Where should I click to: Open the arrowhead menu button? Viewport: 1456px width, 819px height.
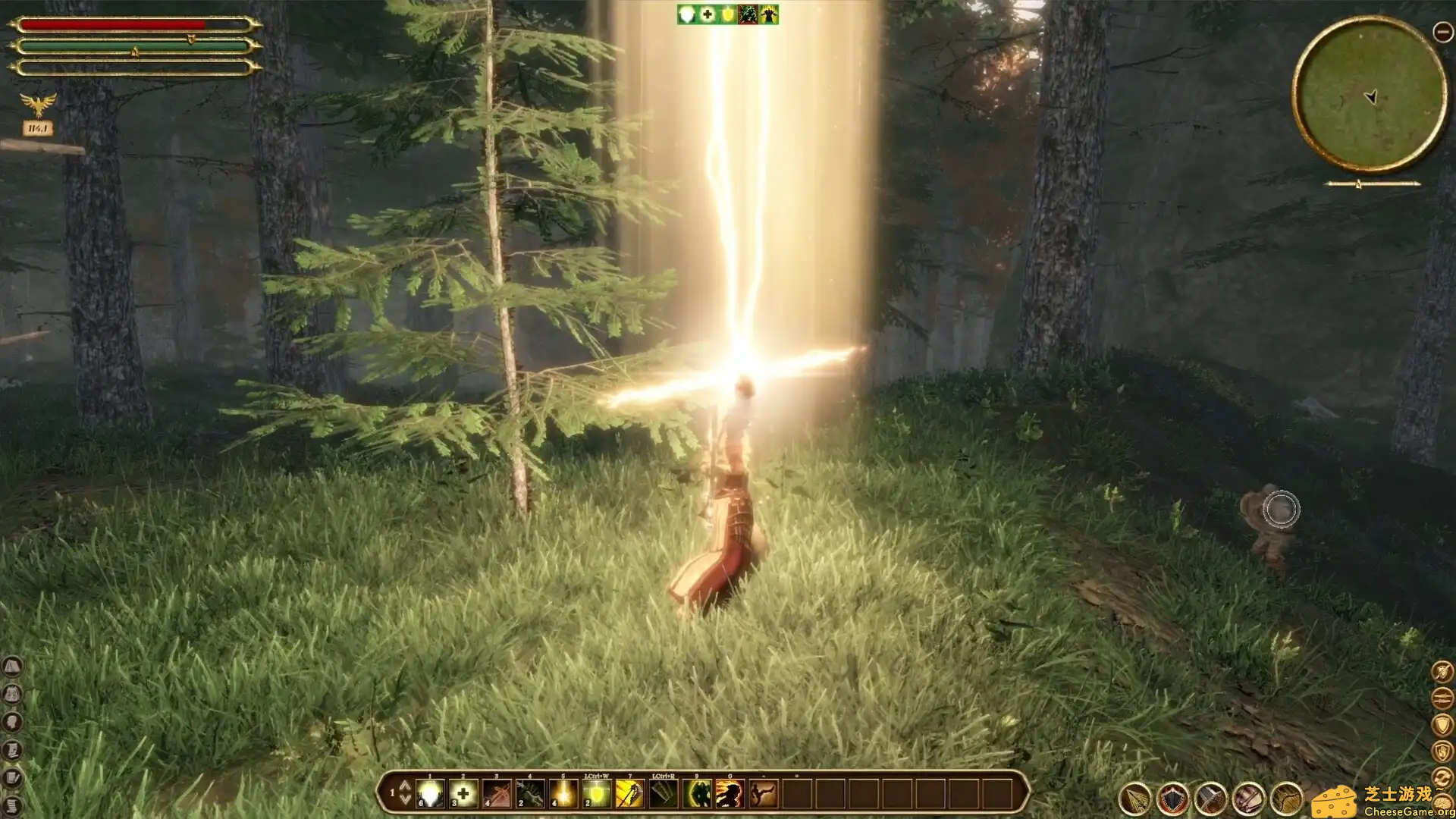[x=1135, y=799]
